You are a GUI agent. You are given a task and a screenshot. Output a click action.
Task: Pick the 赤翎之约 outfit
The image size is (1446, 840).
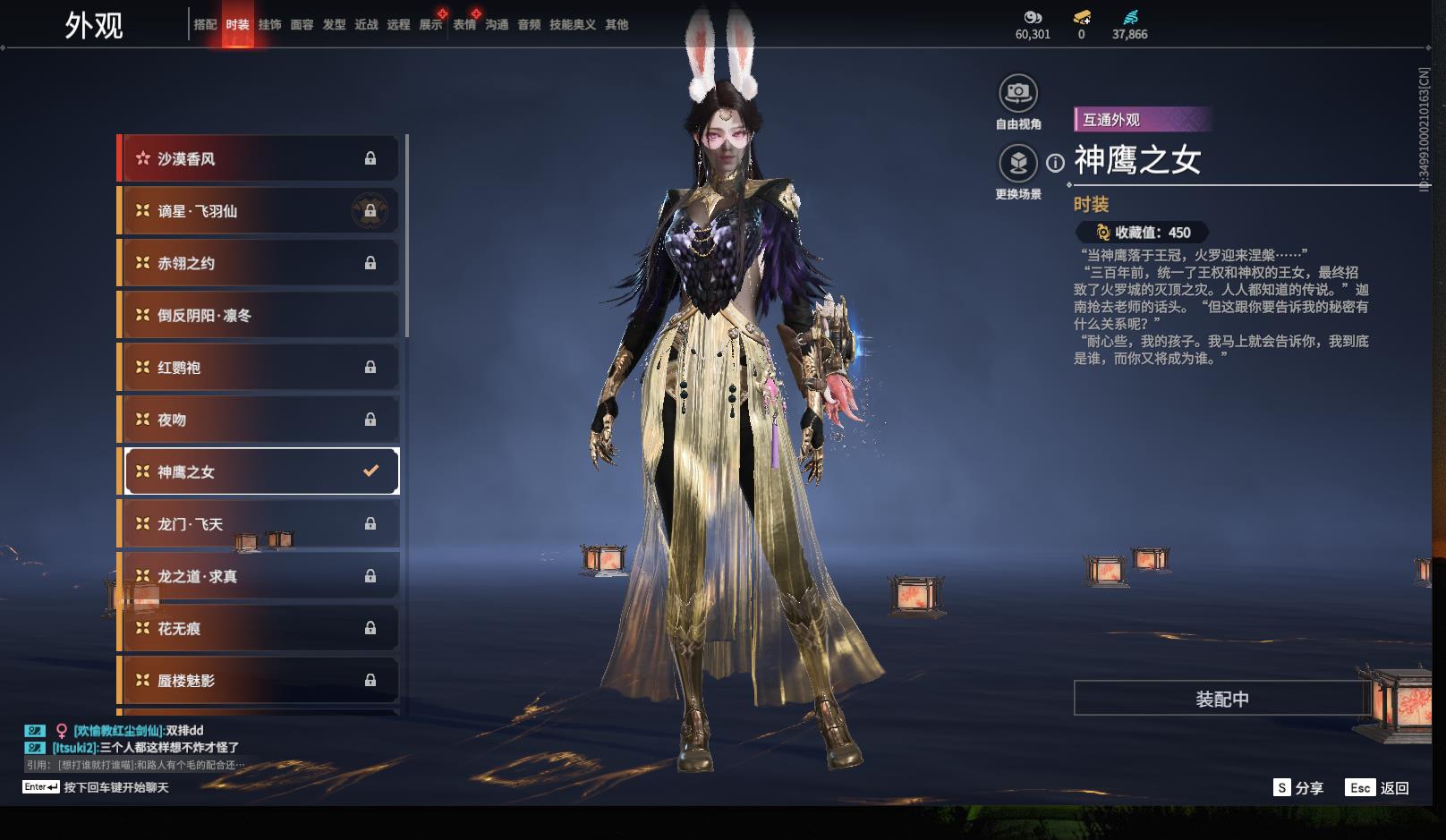click(259, 263)
